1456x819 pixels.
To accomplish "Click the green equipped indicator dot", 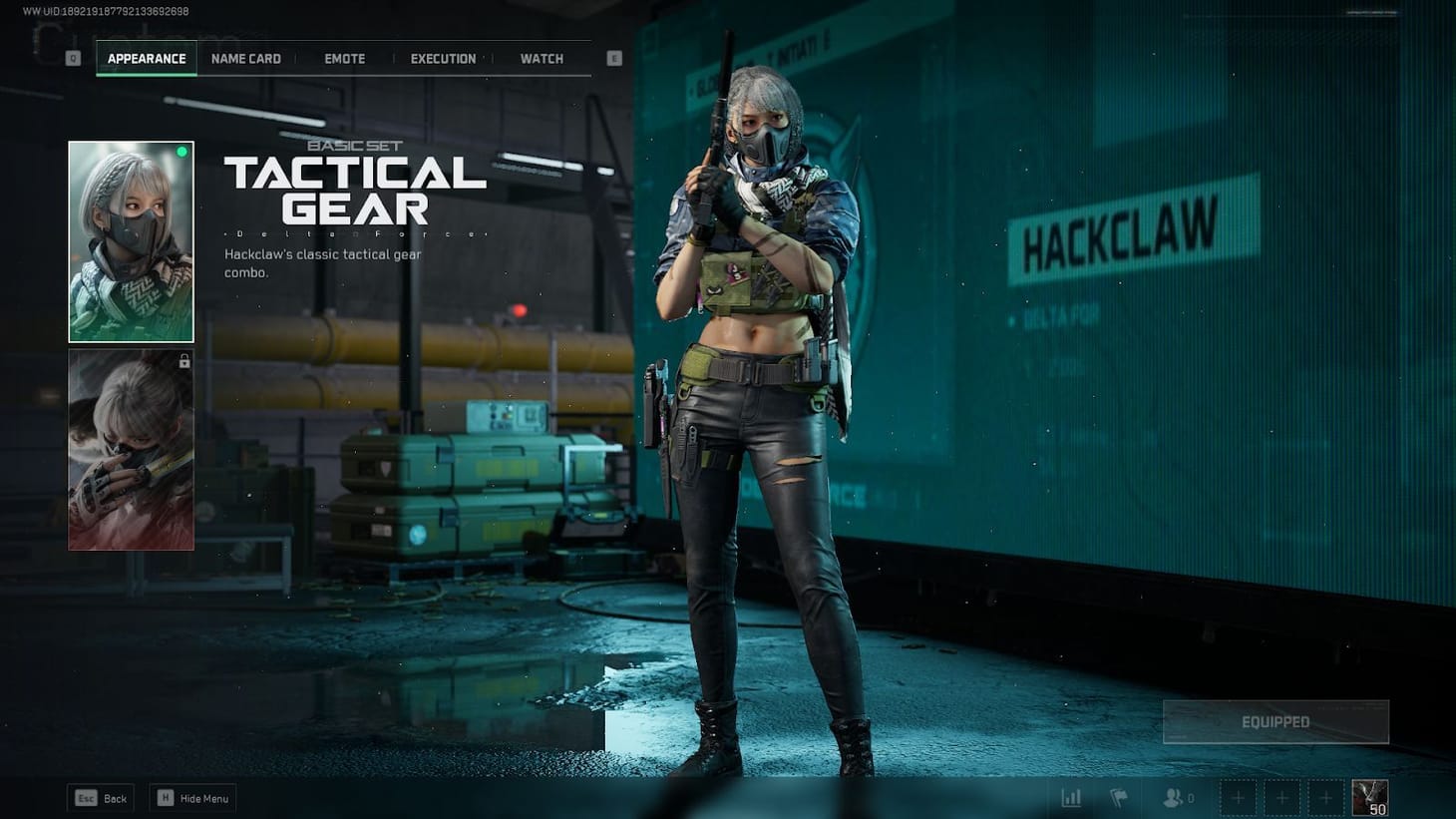I will [182, 152].
